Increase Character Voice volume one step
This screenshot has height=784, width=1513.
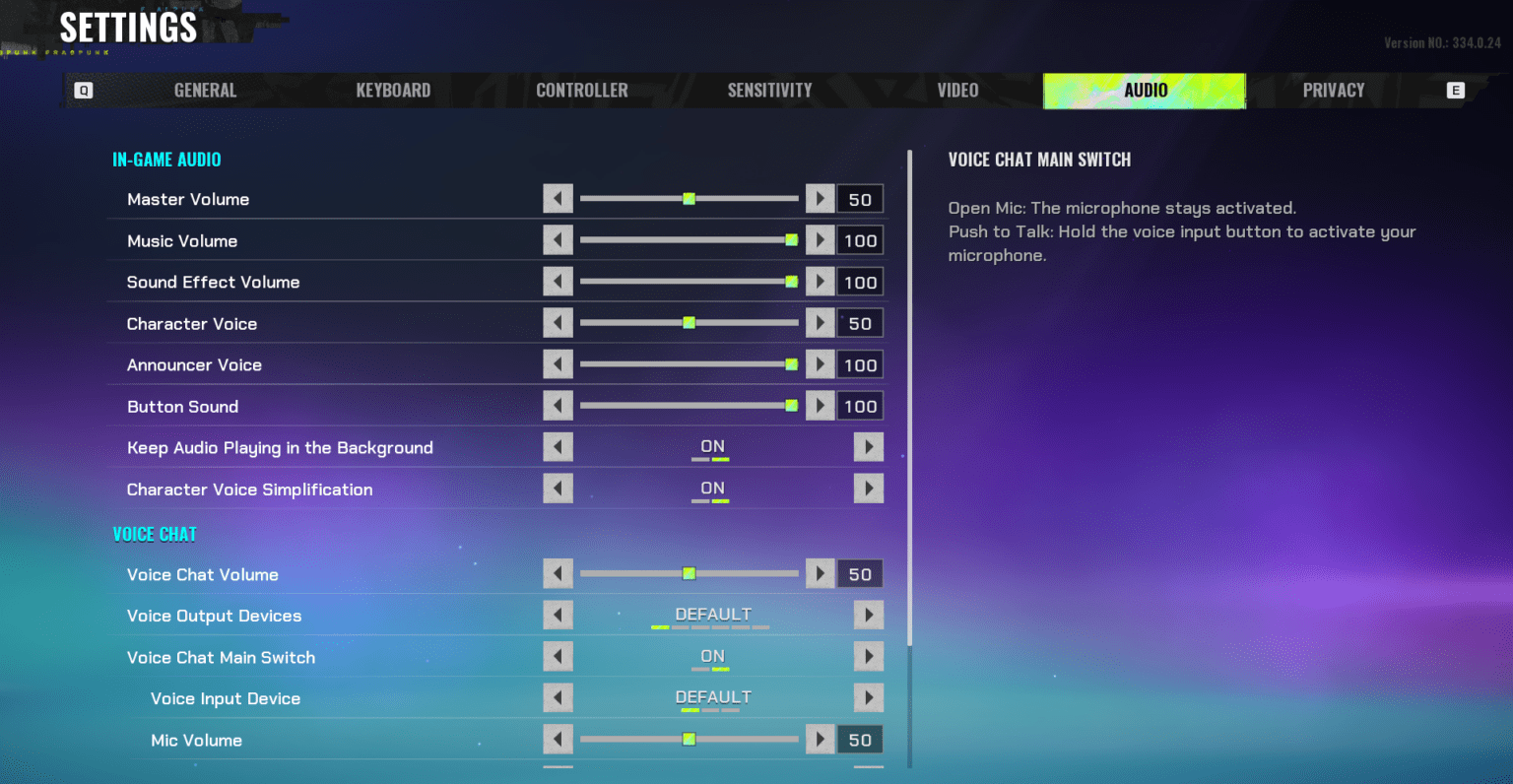[x=820, y=322]
